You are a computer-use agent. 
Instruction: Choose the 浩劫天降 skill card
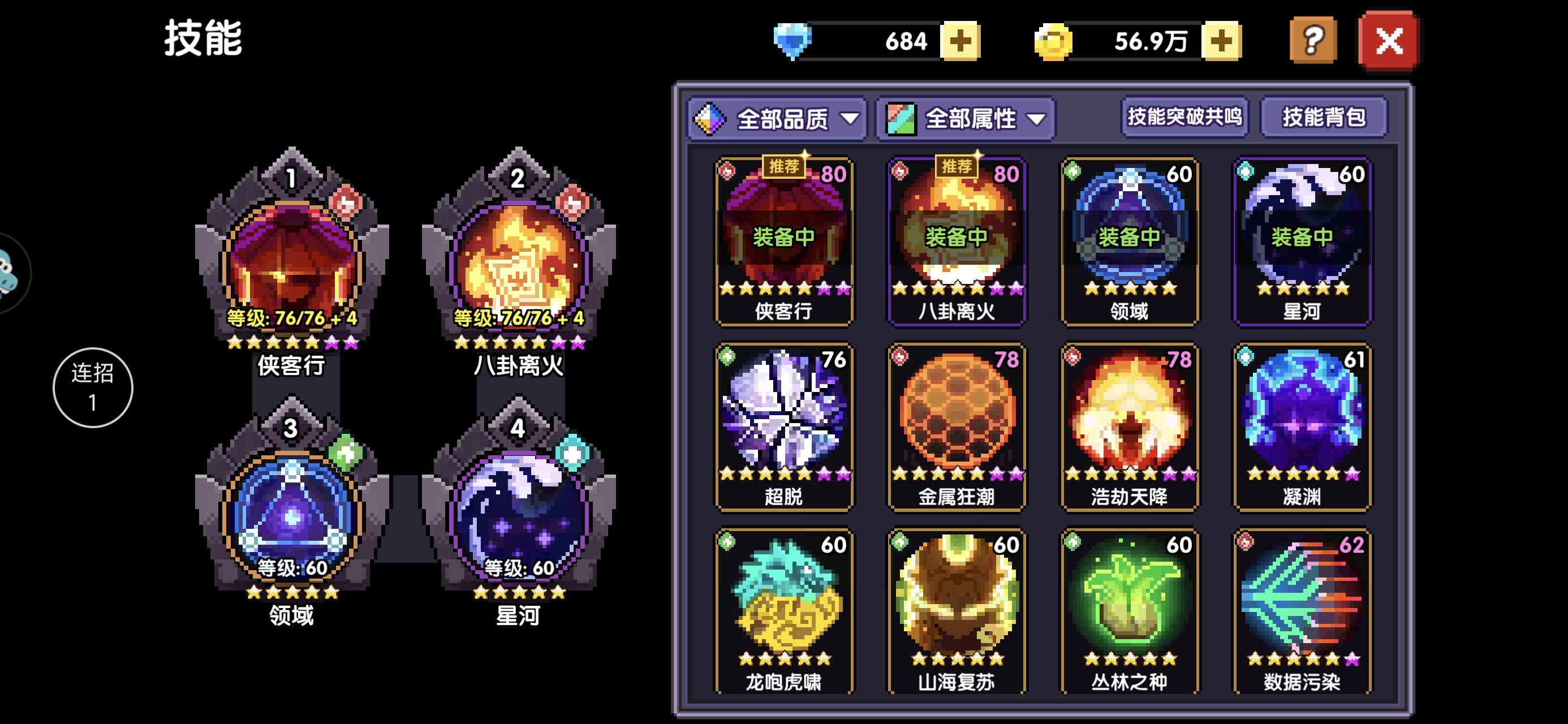click(x=1129, y=426)
